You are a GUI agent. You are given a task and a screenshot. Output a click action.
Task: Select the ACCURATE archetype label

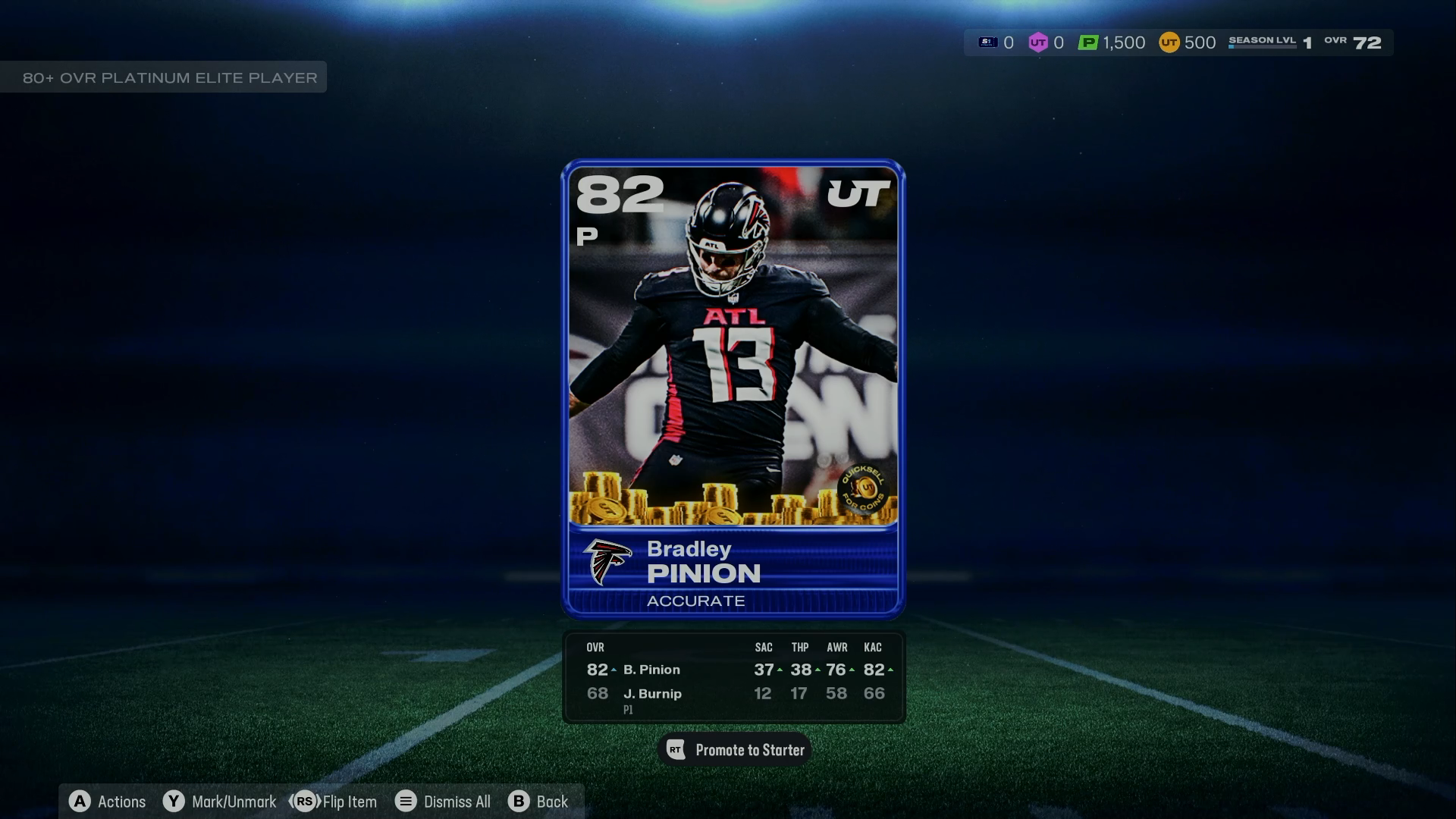(695, 601)
